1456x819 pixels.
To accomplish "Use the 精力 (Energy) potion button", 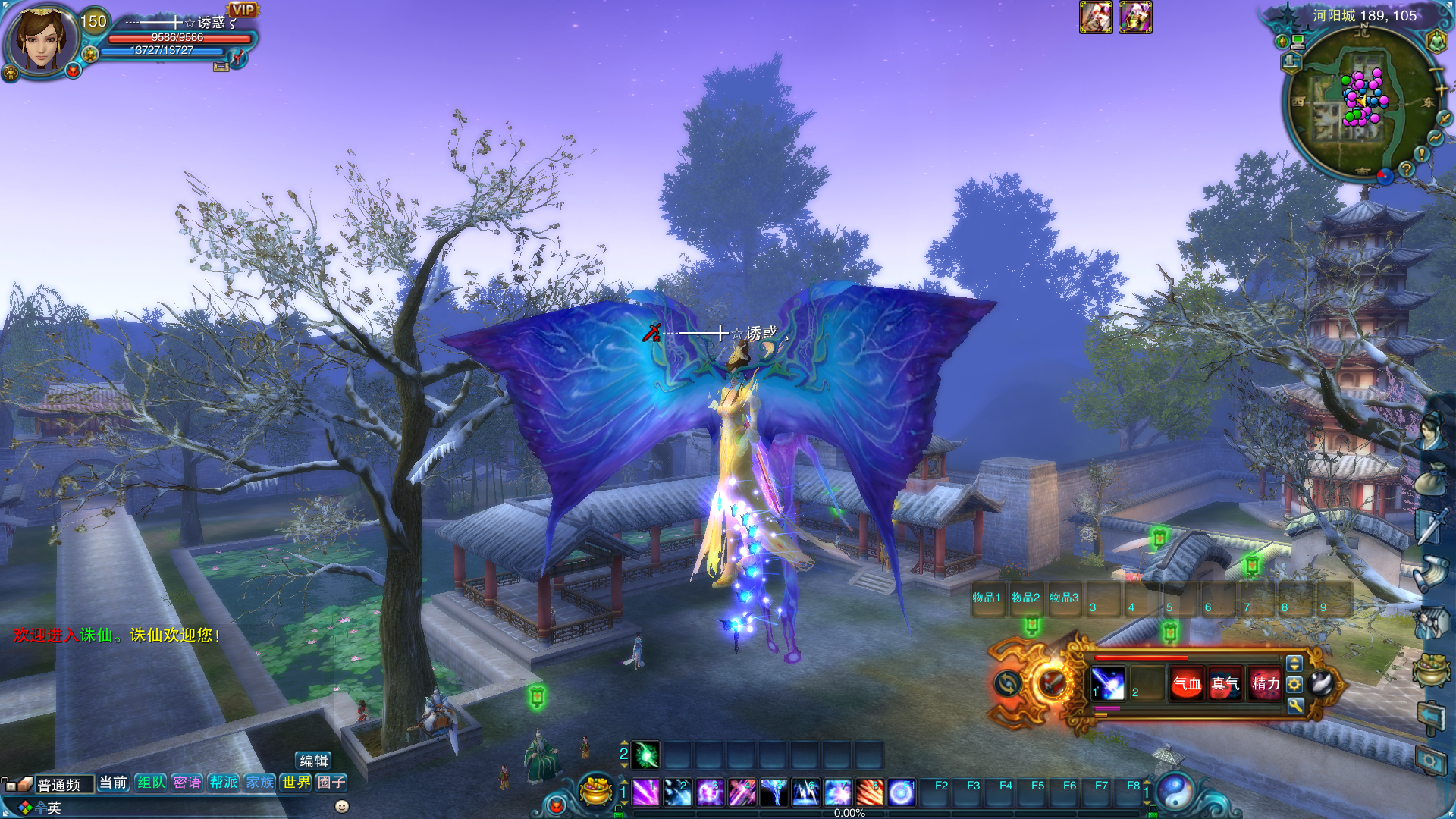I will pyautogui.click(x=1265, y=684).
